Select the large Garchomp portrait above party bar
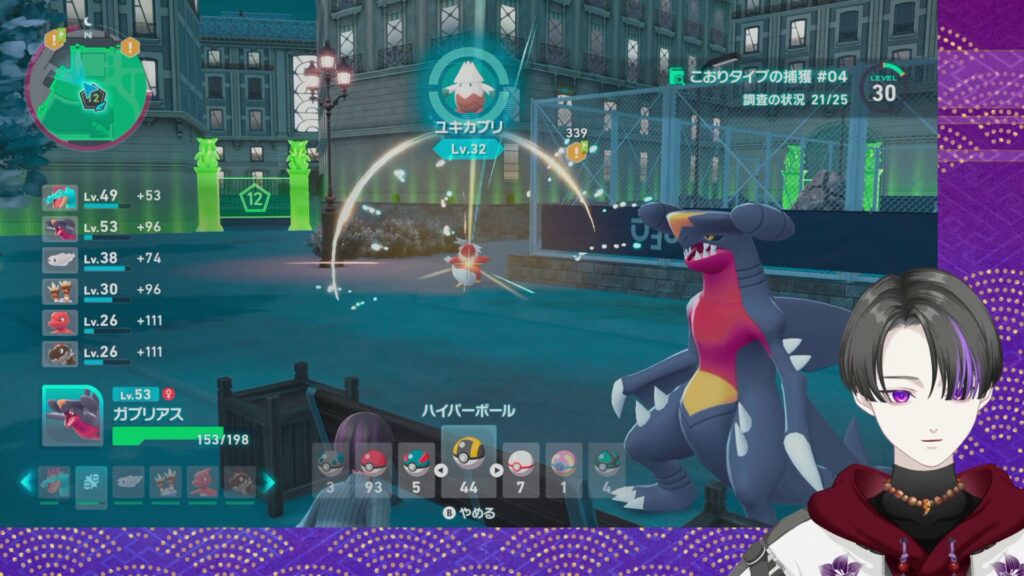1024x576 pixels. tap(72, 416)
